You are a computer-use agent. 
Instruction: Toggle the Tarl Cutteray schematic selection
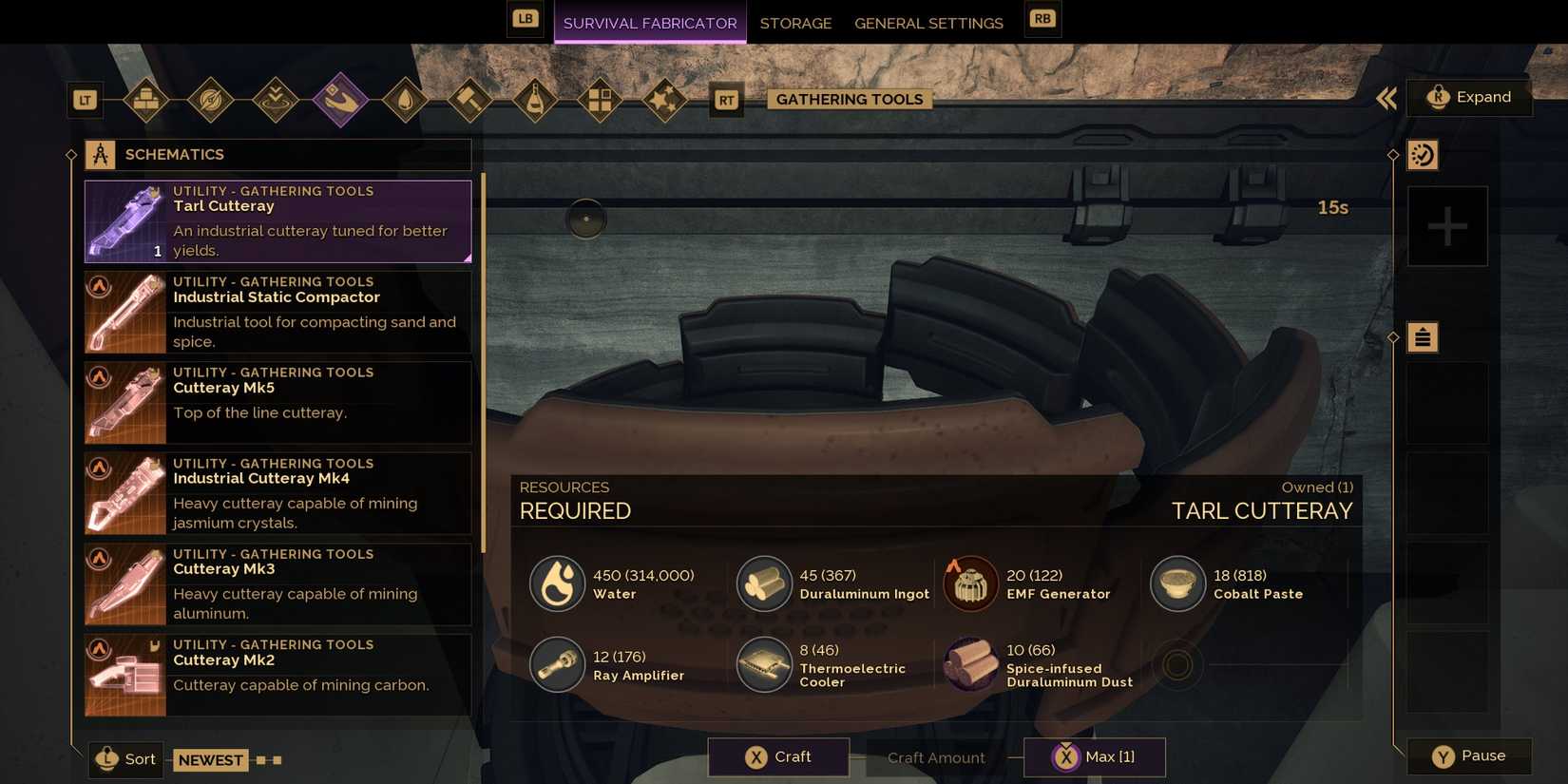[x=277, y=220]
